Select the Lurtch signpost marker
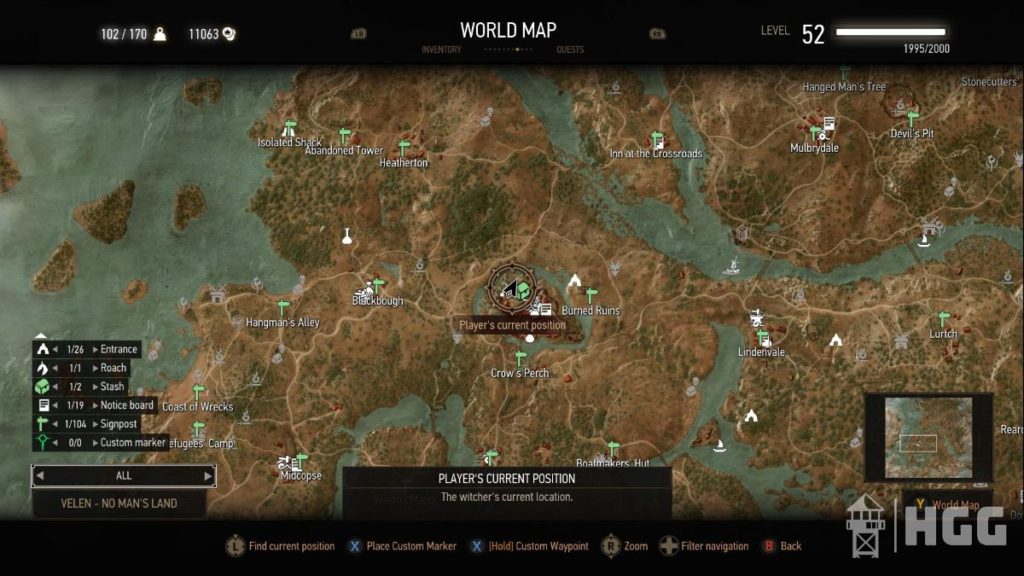The width and height of the screenshot is (1024, 576). 943,319
